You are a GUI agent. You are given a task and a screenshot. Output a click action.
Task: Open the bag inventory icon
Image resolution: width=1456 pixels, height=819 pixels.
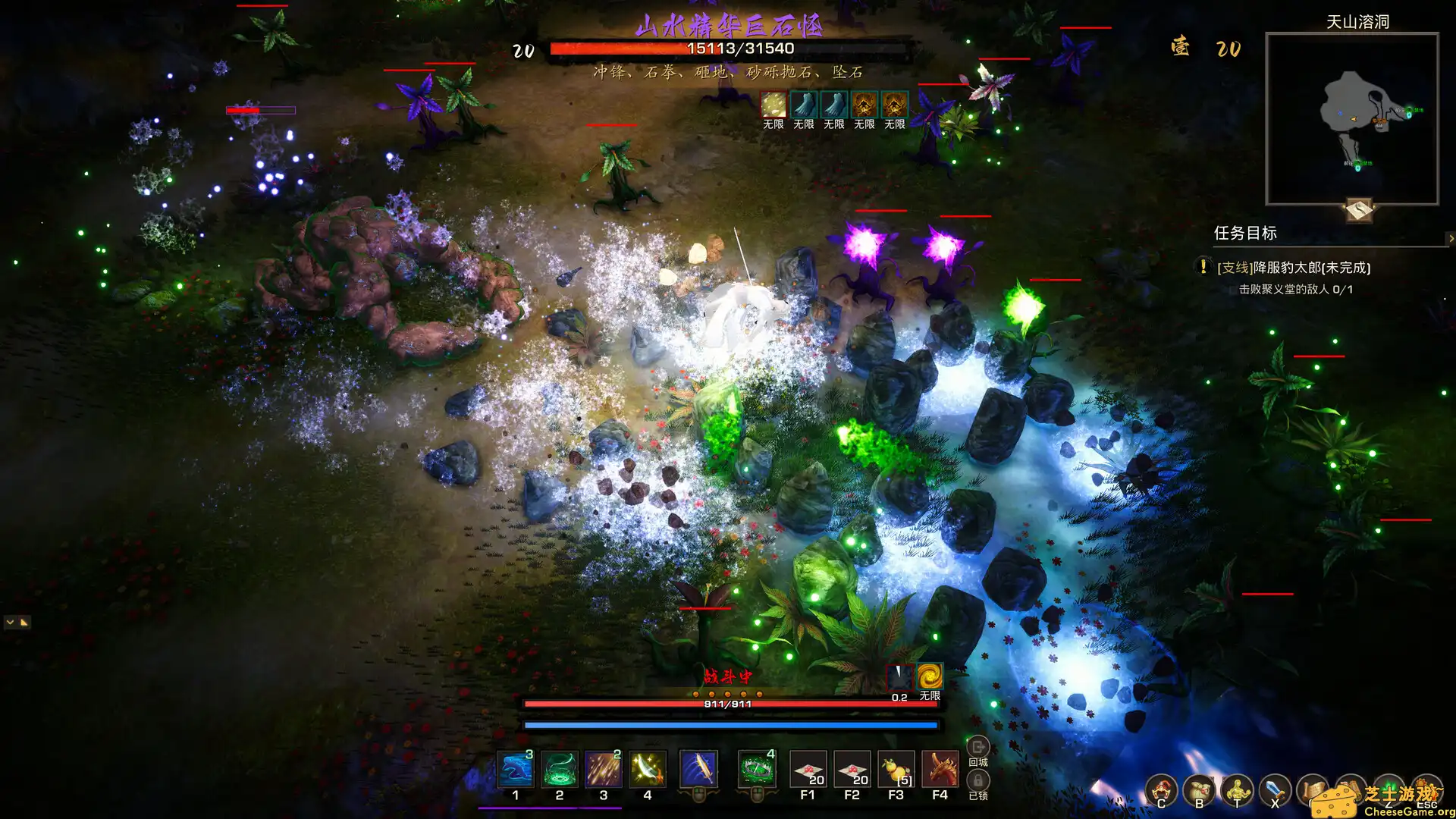1199,790
